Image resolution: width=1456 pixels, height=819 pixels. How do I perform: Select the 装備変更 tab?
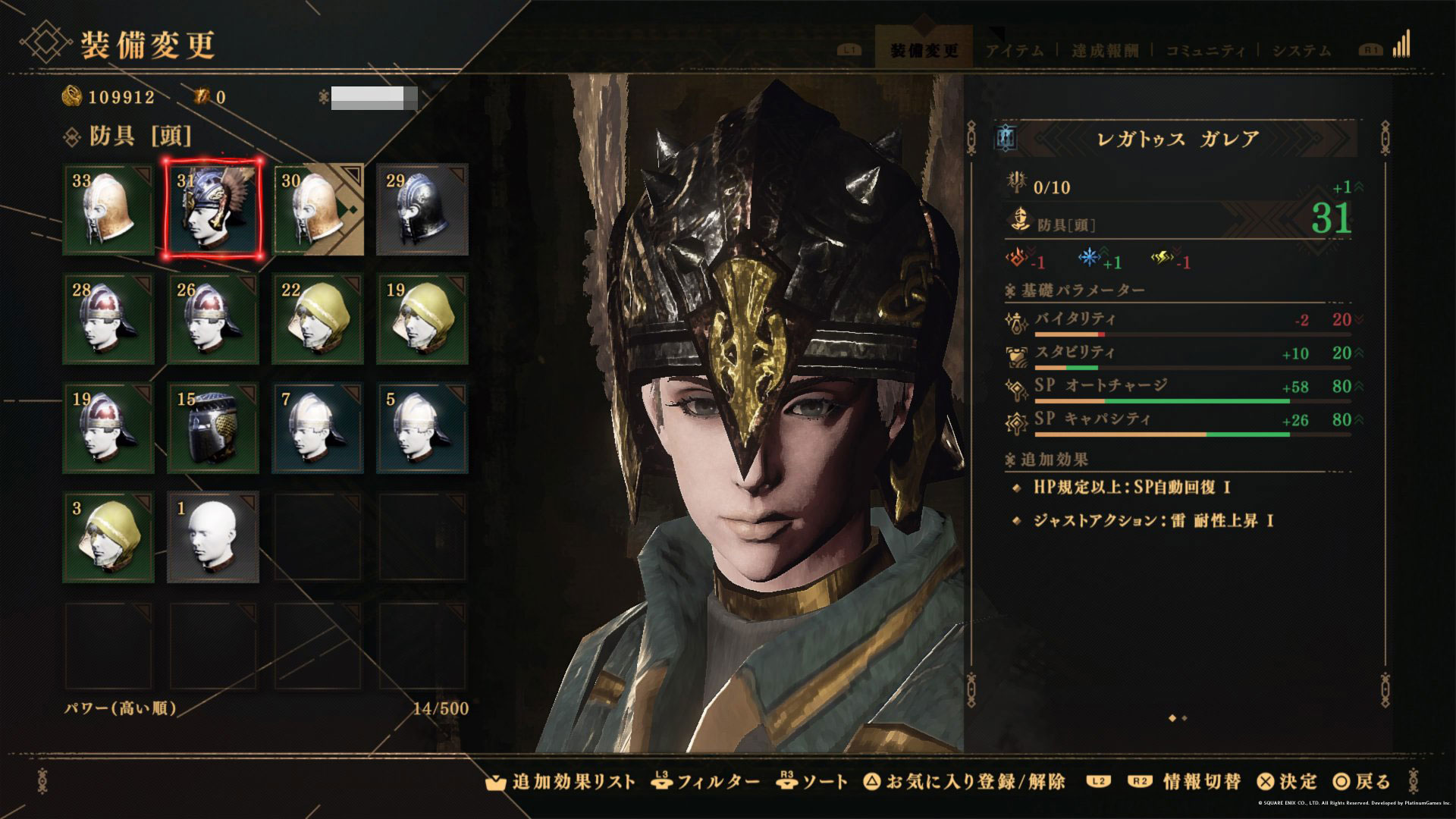coord(924,51)
